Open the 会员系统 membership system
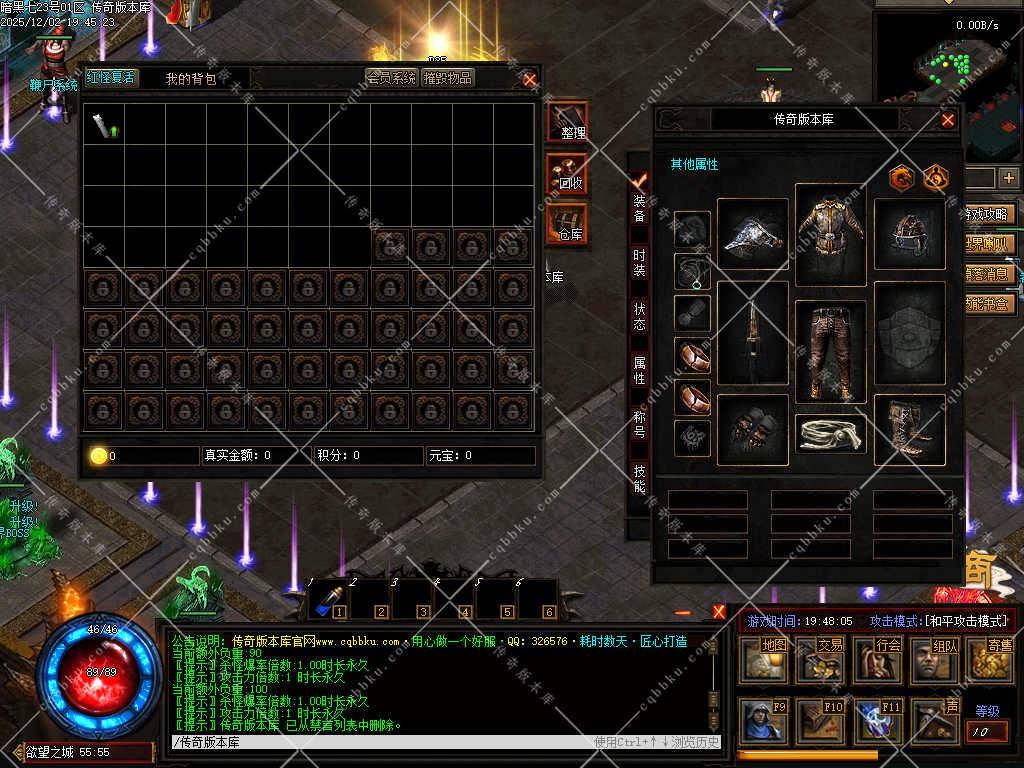 pyautogui.click(x=391, y=78)
